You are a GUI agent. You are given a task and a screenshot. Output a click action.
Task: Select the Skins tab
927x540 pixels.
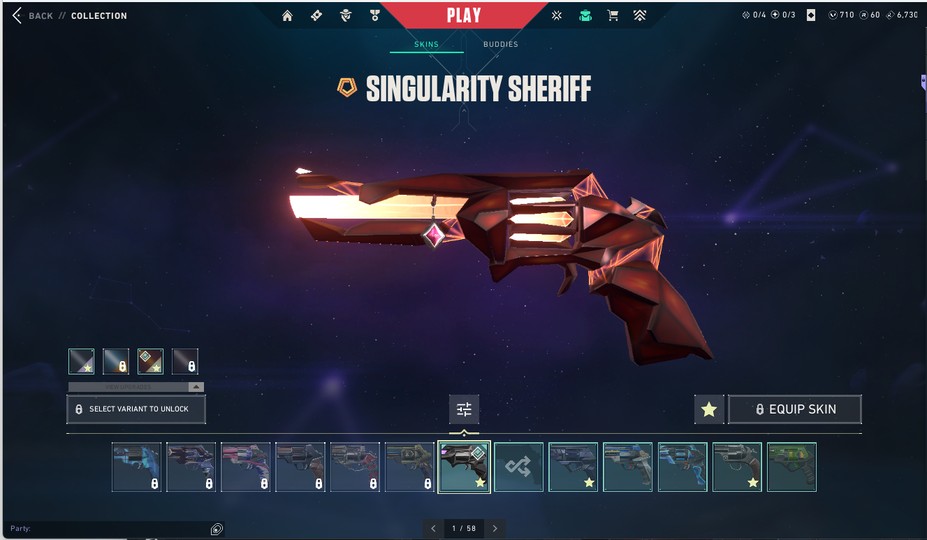coord(426,44)
